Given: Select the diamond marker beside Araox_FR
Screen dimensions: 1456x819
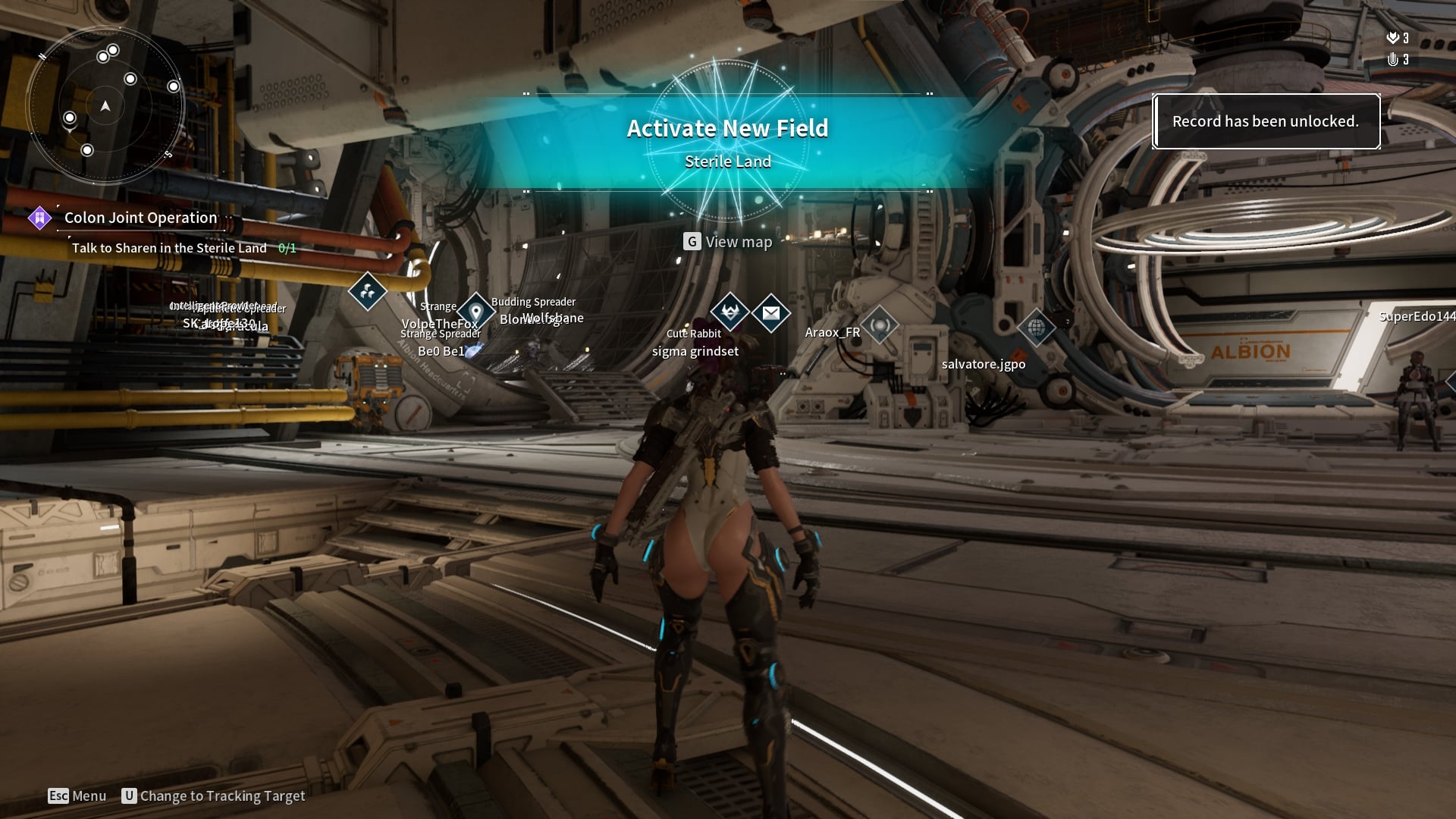Looking at the screenshot, I should point(880,326).
